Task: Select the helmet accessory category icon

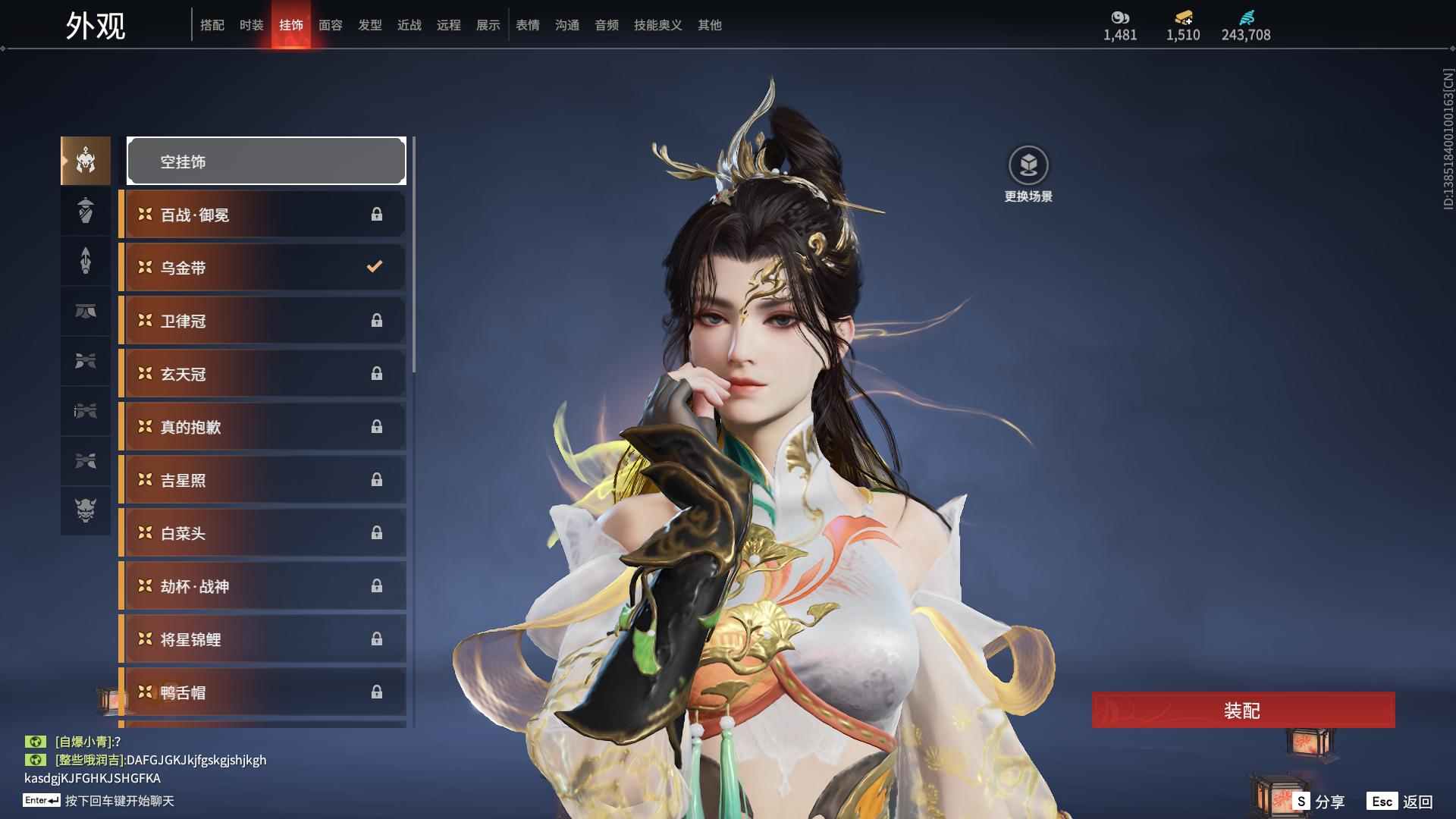Action: coord(85,161)
